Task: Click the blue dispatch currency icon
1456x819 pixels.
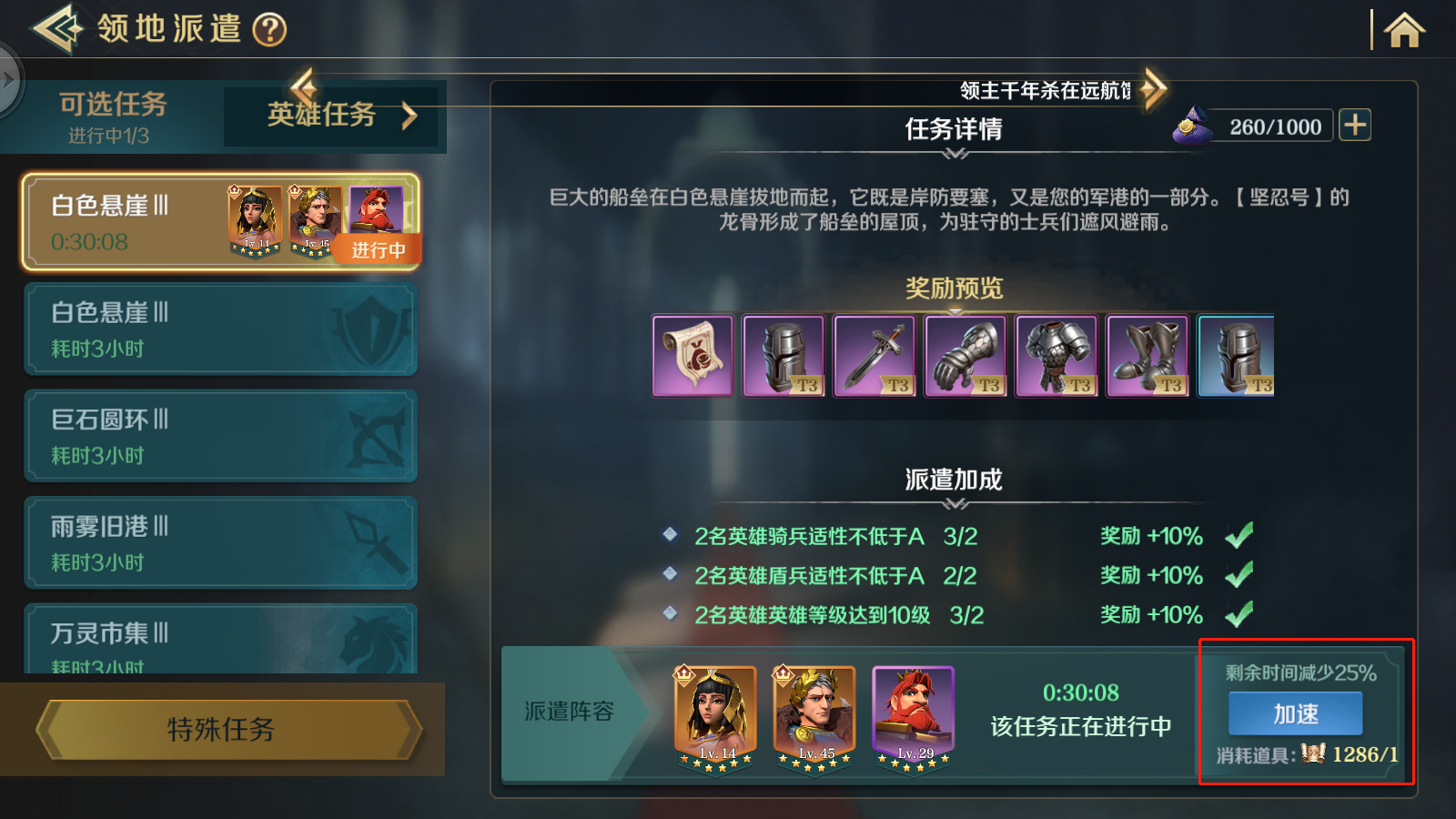Action: tap(1193, 126)
